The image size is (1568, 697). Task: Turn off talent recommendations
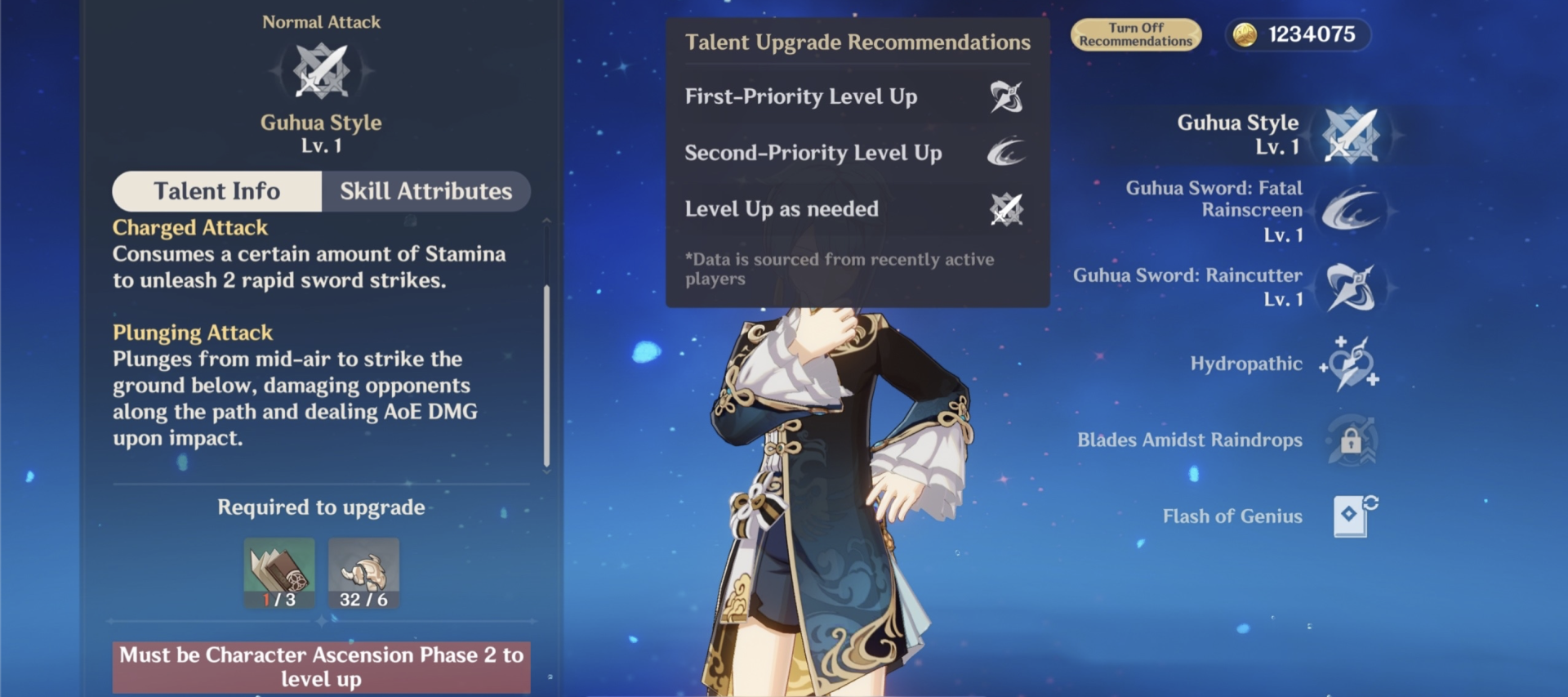coord(1135,35)
